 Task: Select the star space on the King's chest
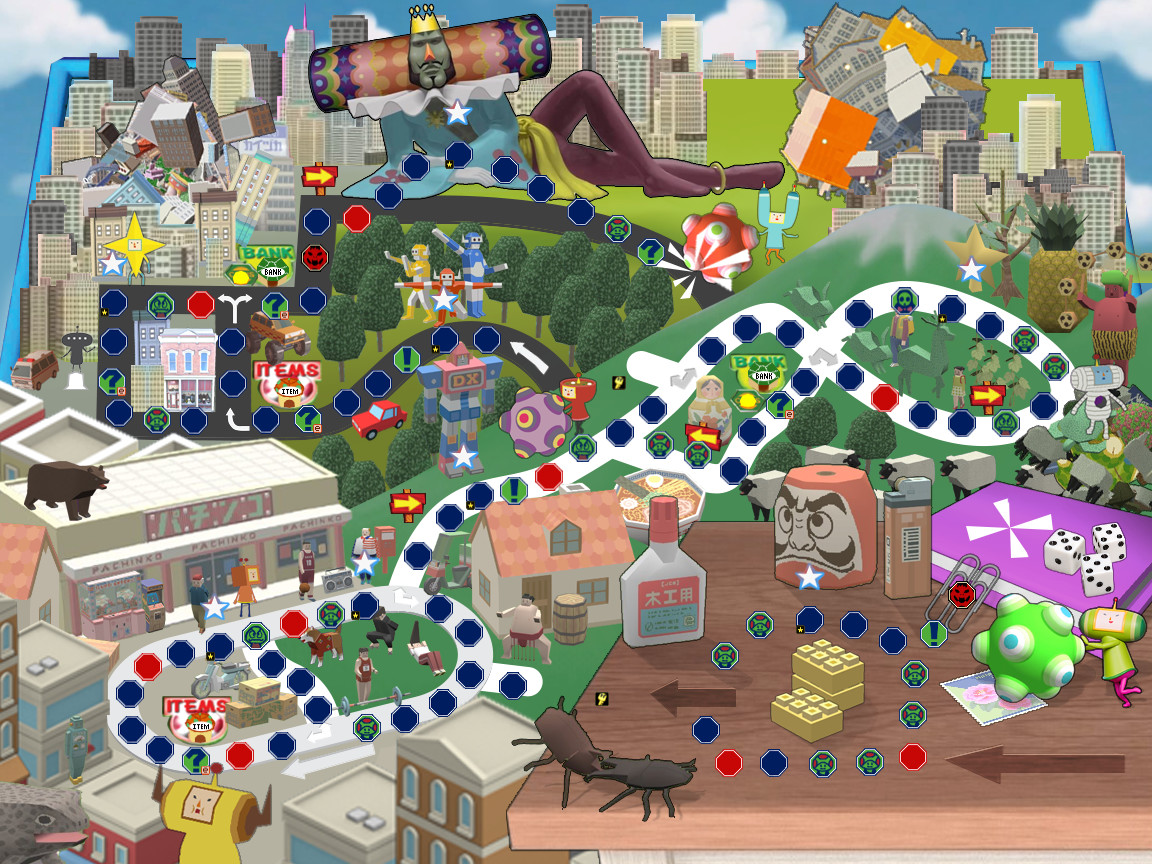[457, 112]
